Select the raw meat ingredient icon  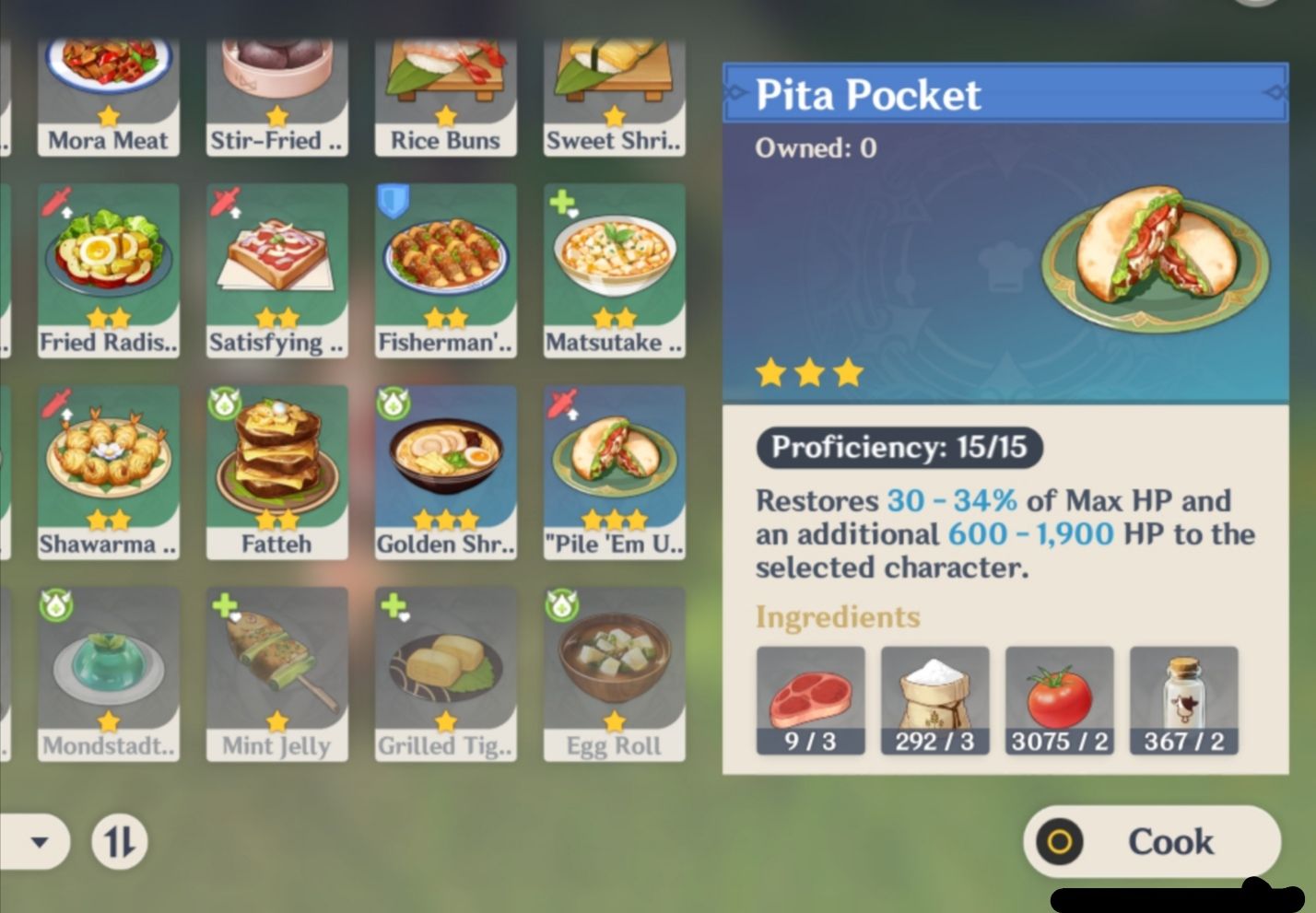(x=811, y=696)
